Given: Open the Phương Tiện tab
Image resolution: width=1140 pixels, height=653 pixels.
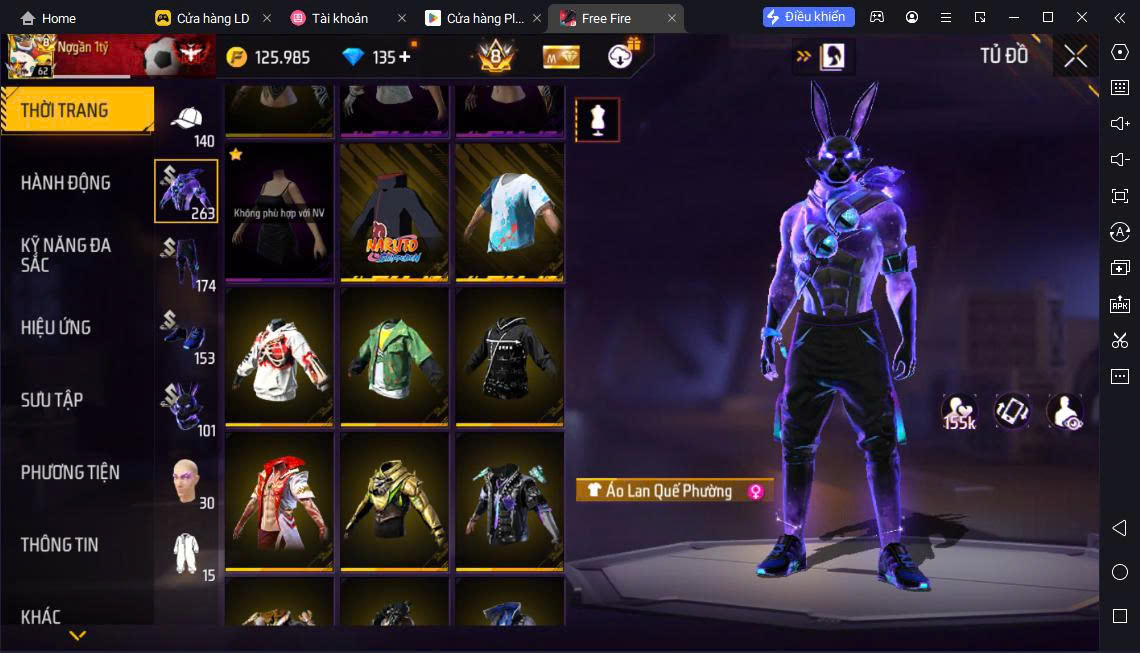Looking at the screenshot, I should pos(70,472).
